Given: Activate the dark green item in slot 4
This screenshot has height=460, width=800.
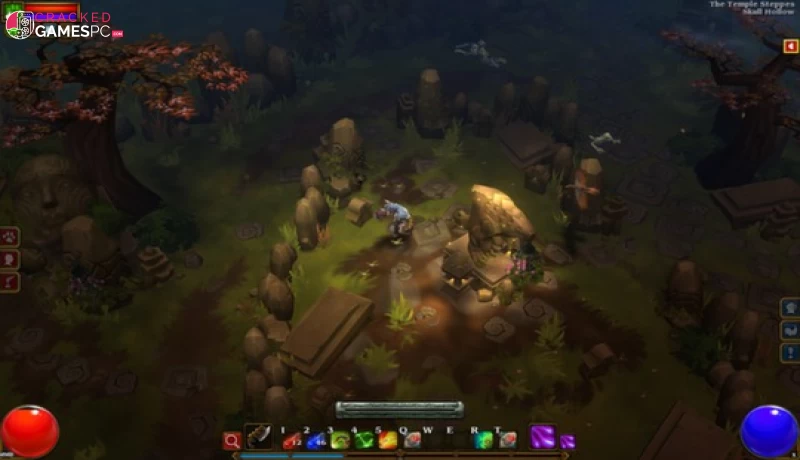Looking at the screenshot, I should click(364, 440).
